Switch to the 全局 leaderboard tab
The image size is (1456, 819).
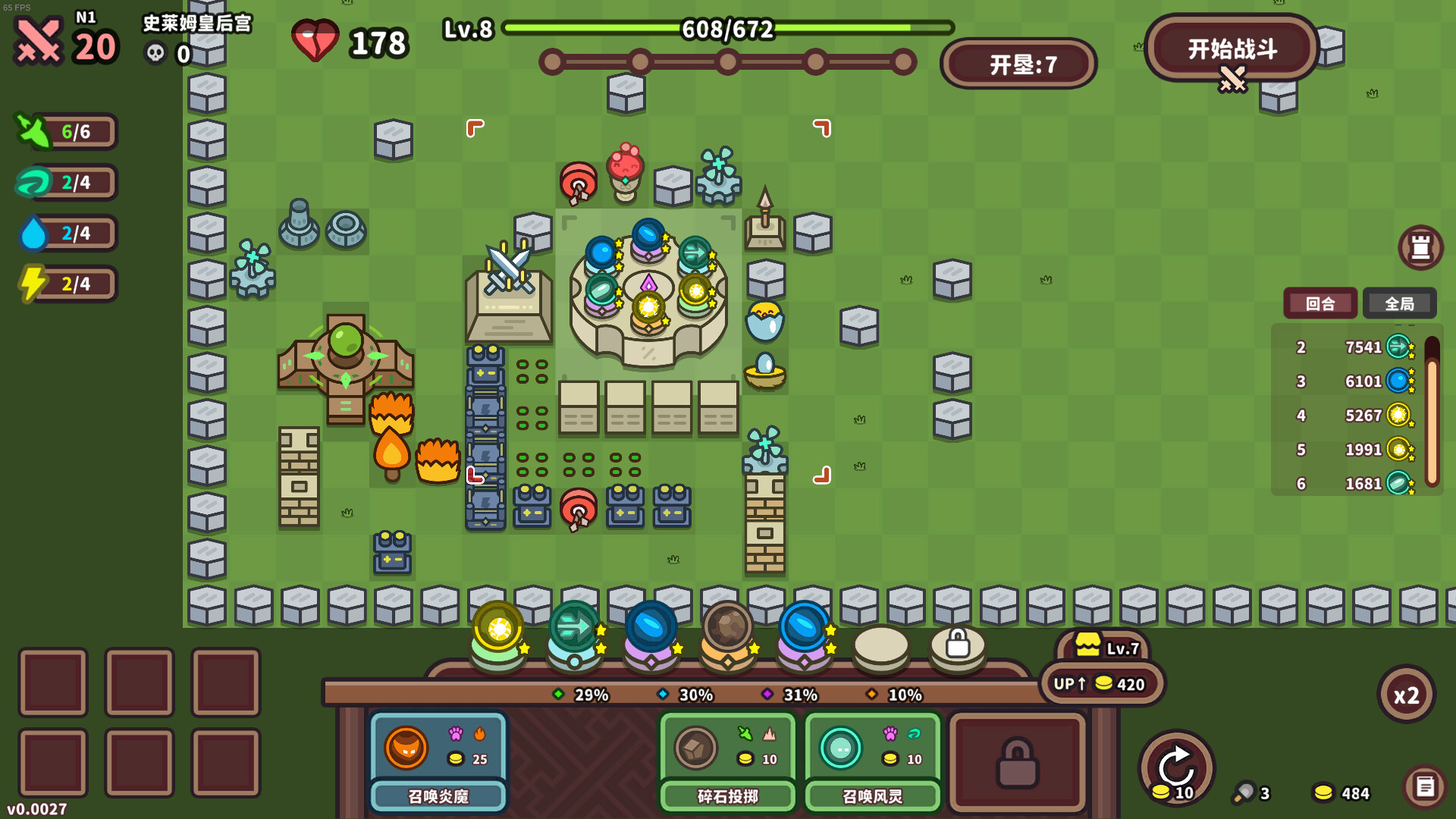[1400, 303]
